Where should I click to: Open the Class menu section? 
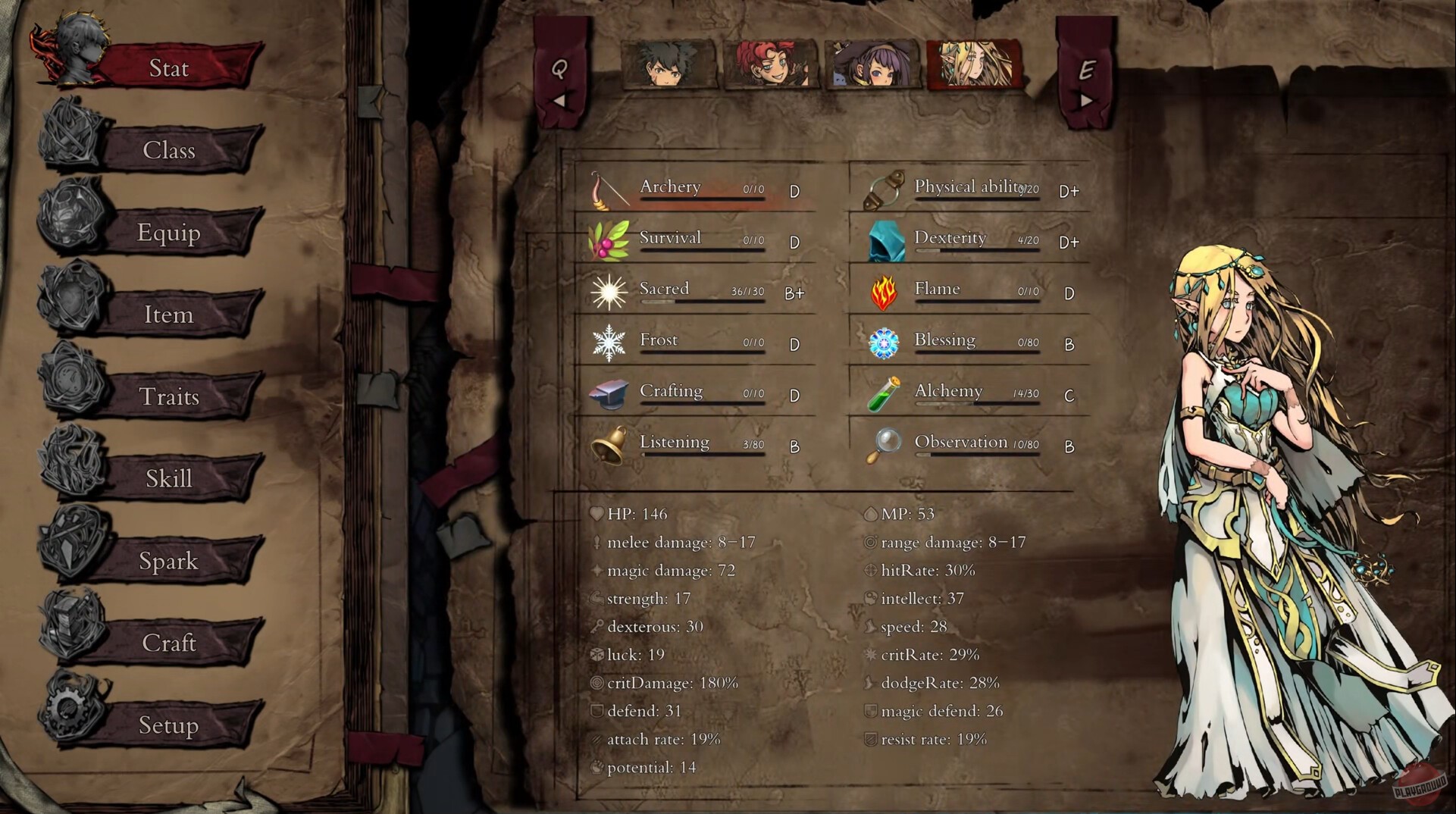coord(168,151)
